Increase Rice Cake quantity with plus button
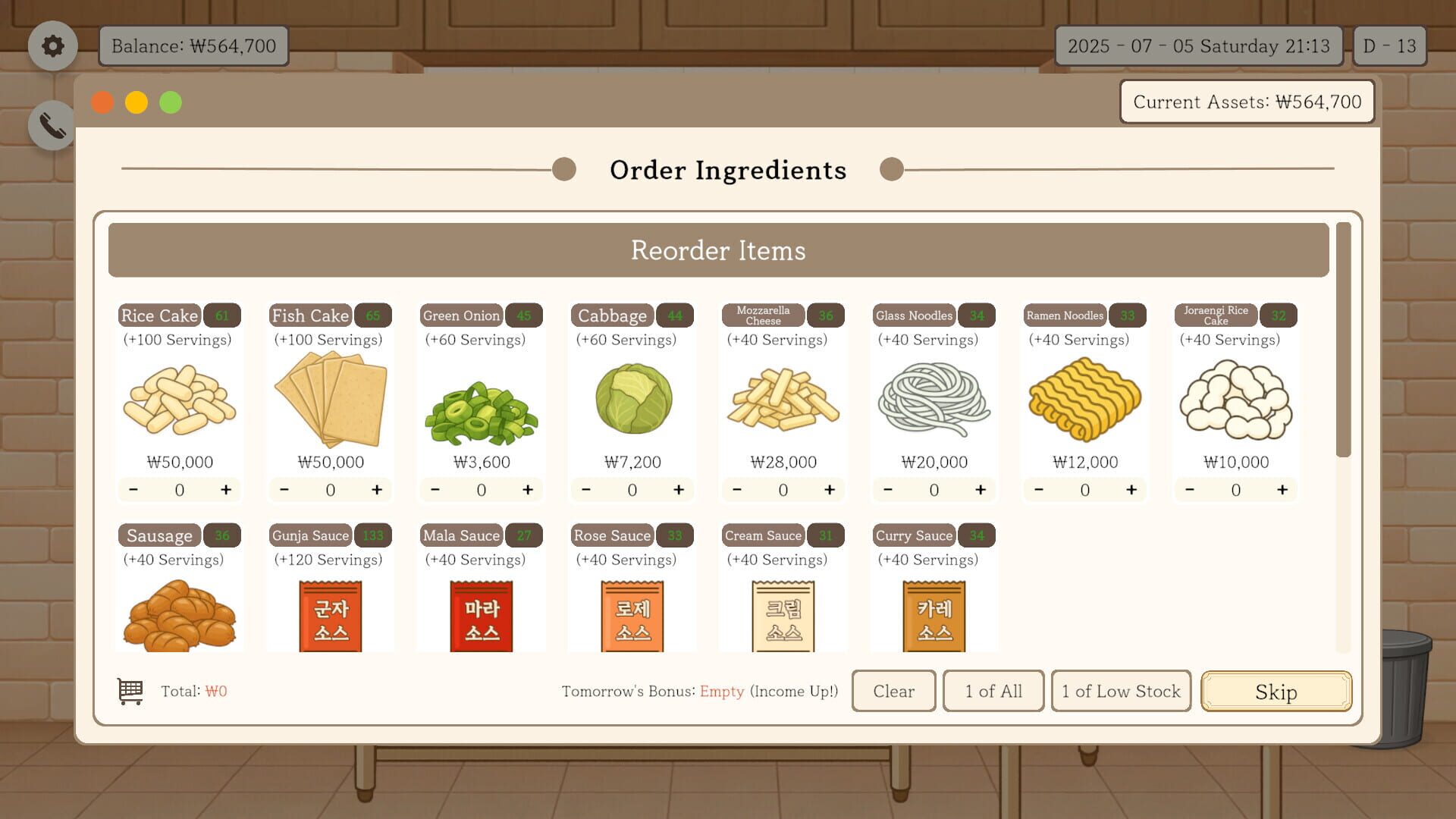The height and width of the screenshot is (819, 1456). tap(225, 490)
